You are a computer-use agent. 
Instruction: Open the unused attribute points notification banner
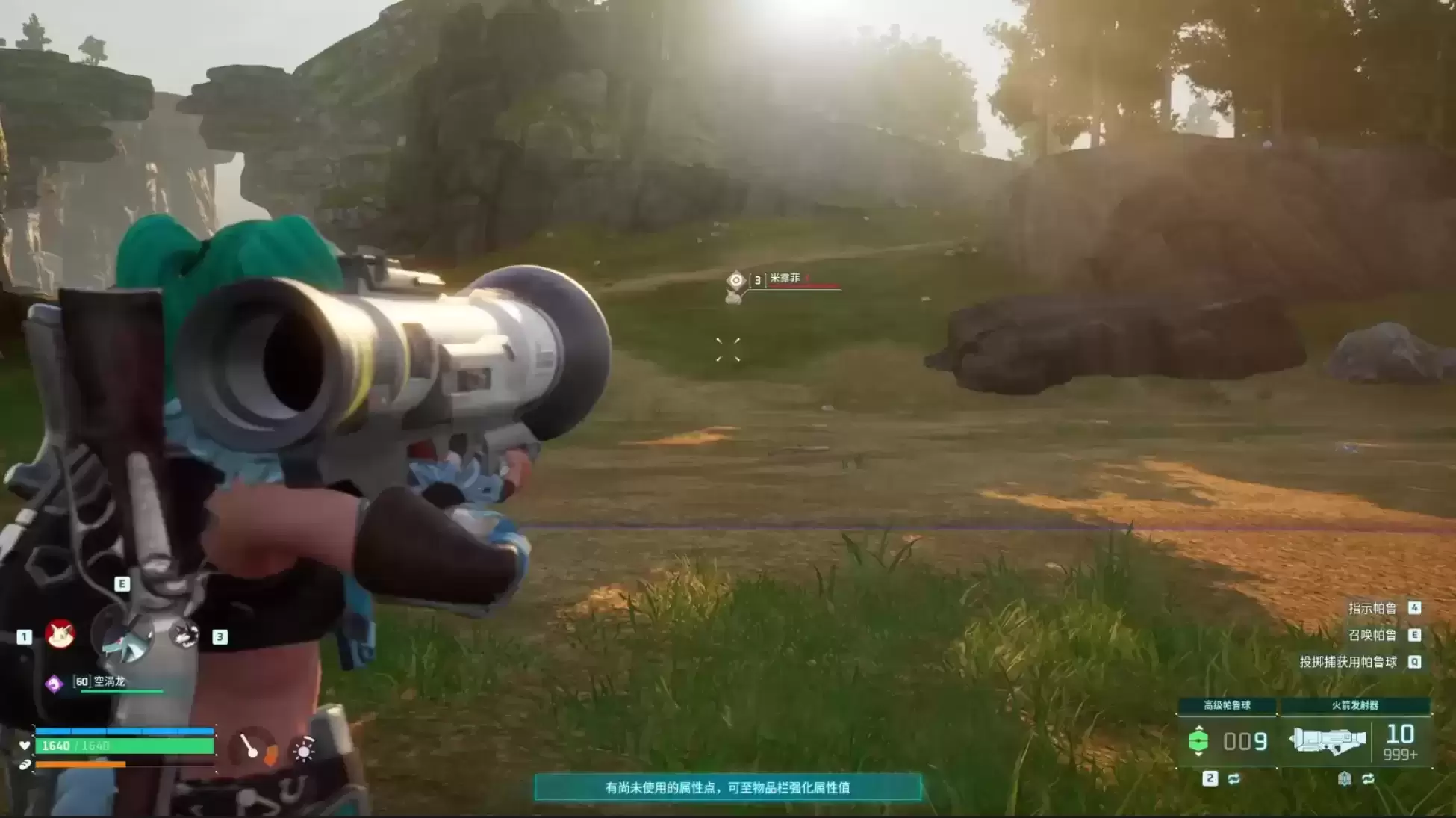click(x=727, y=787)
